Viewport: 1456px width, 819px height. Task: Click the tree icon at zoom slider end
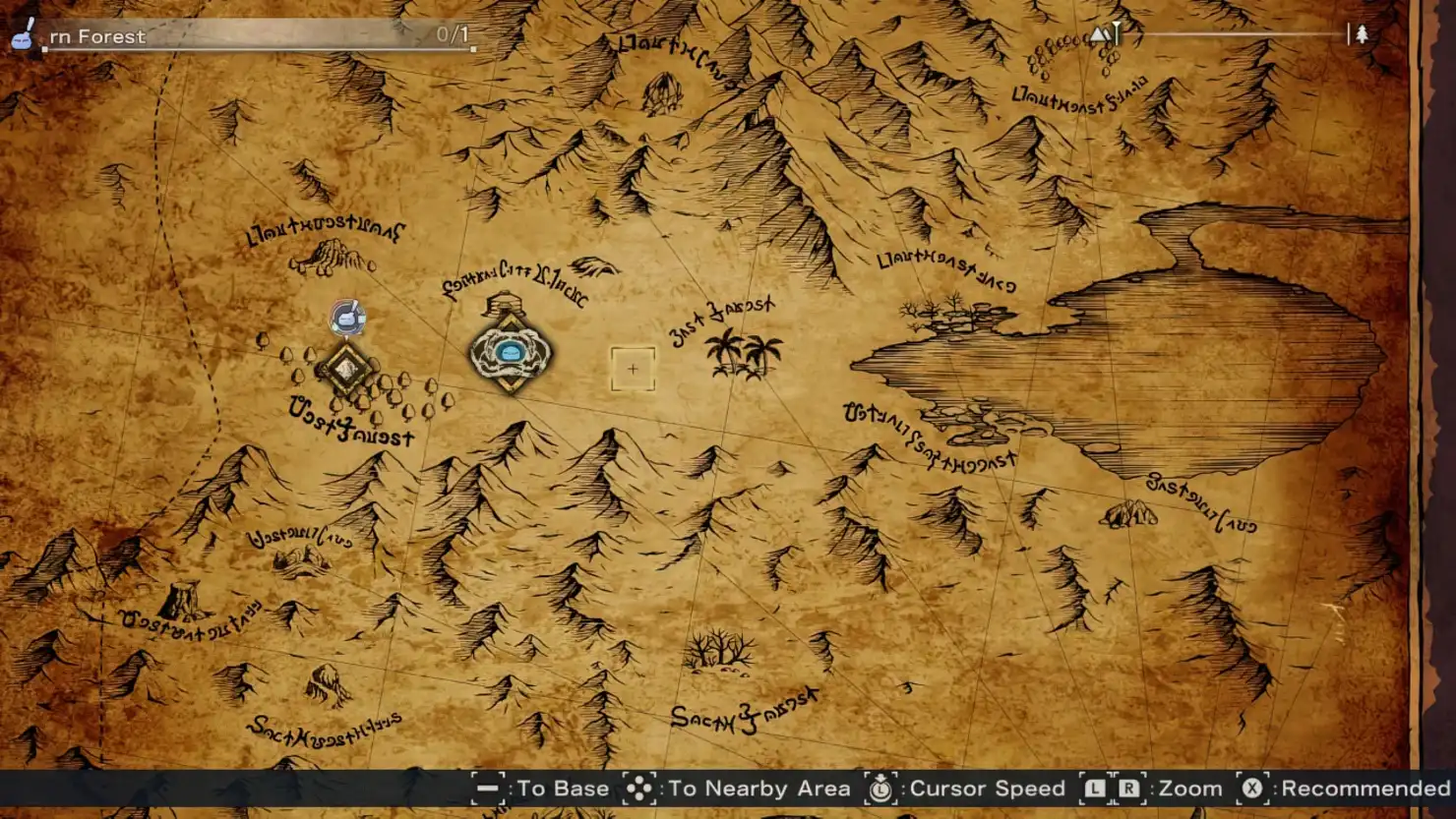click(1363, 34)
